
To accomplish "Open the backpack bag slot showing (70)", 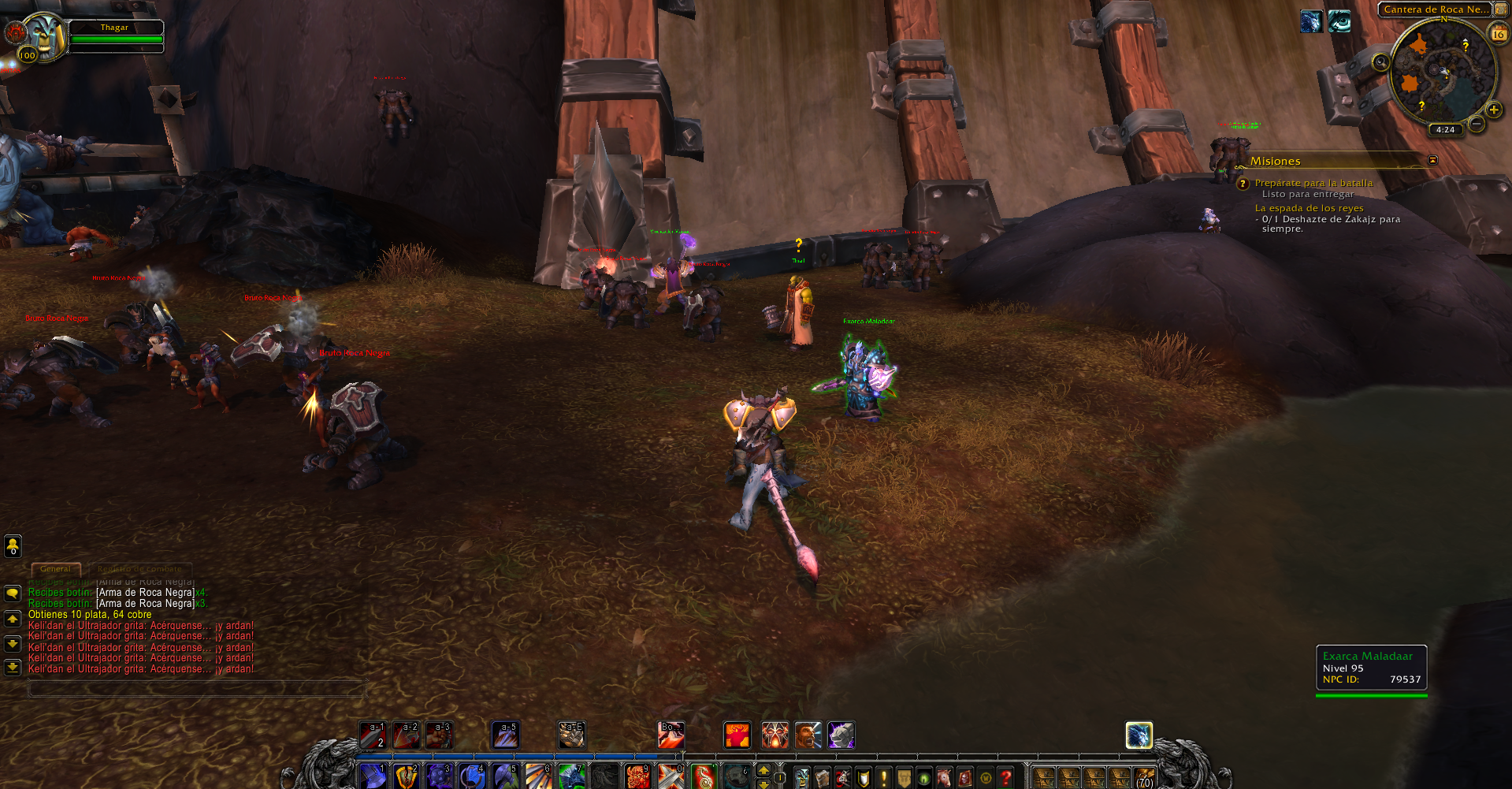I will pos(1144,778).
